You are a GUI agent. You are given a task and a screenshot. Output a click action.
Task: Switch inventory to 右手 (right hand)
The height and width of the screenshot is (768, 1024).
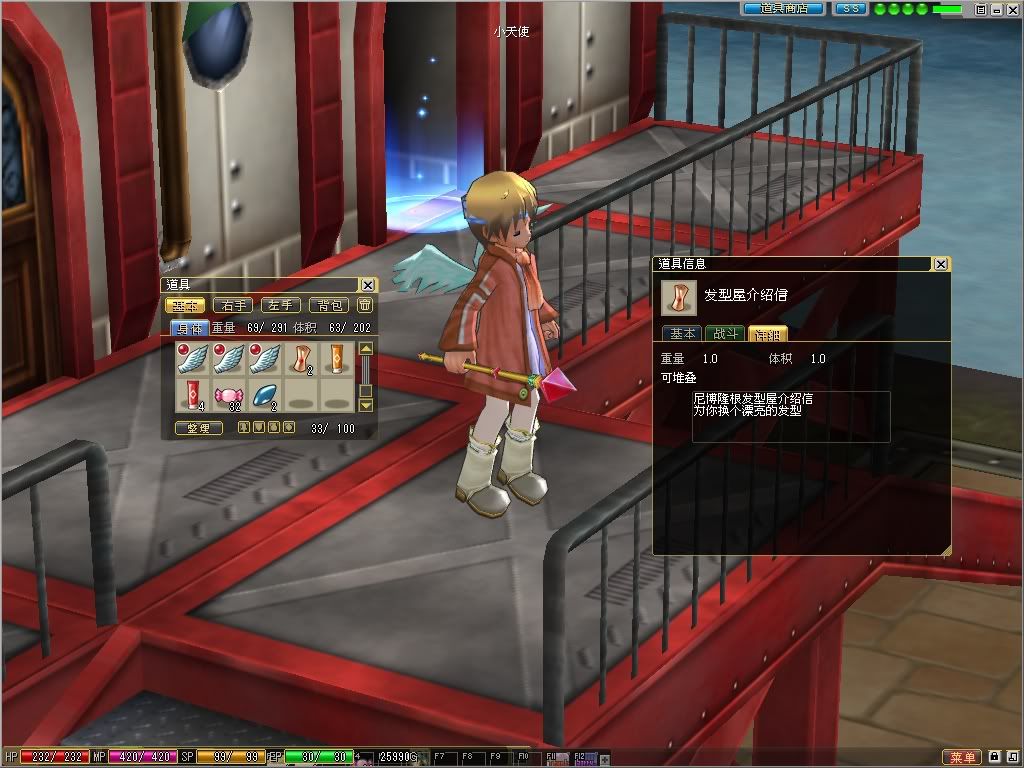click(233, 306)
